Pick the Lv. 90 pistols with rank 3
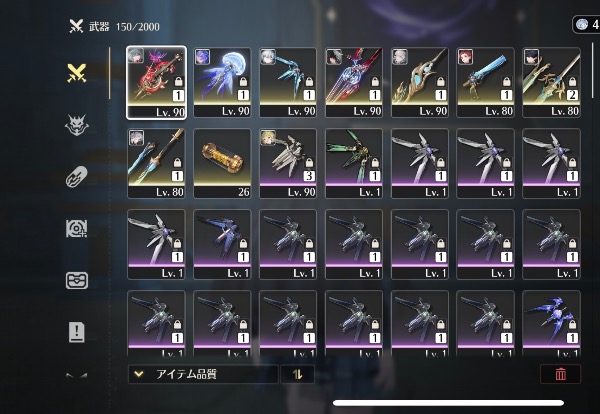The image size is (600, 414). [287, 163]
